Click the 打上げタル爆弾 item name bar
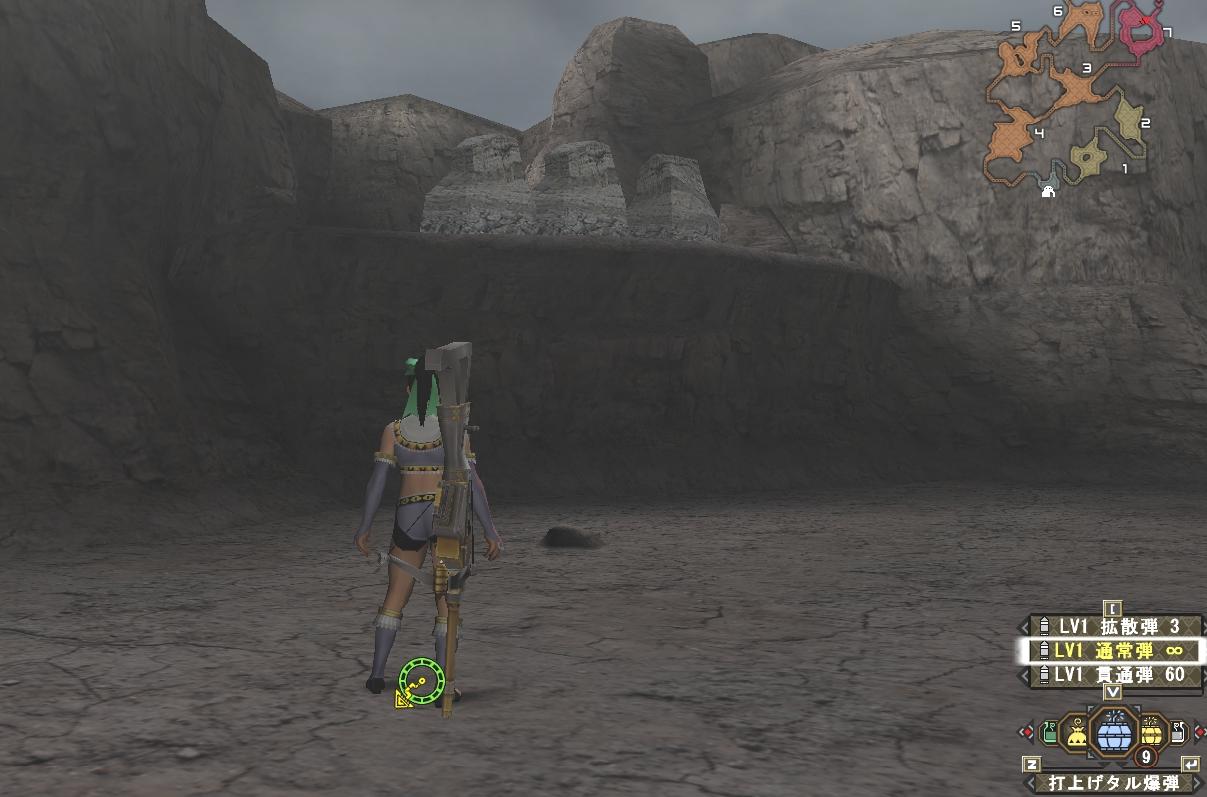 (1112, 784)
